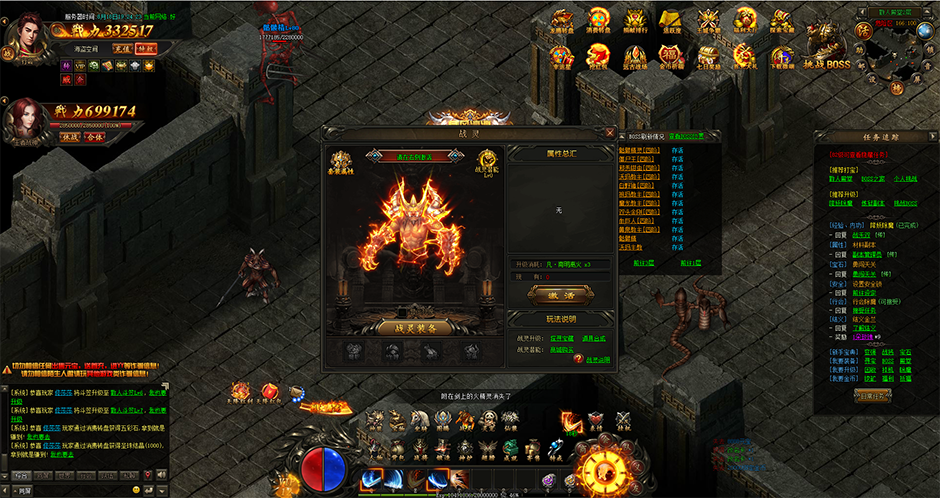Open the 消费转盘 spending wheel icon
Screen dimensions: 940x498
[598, 21]
